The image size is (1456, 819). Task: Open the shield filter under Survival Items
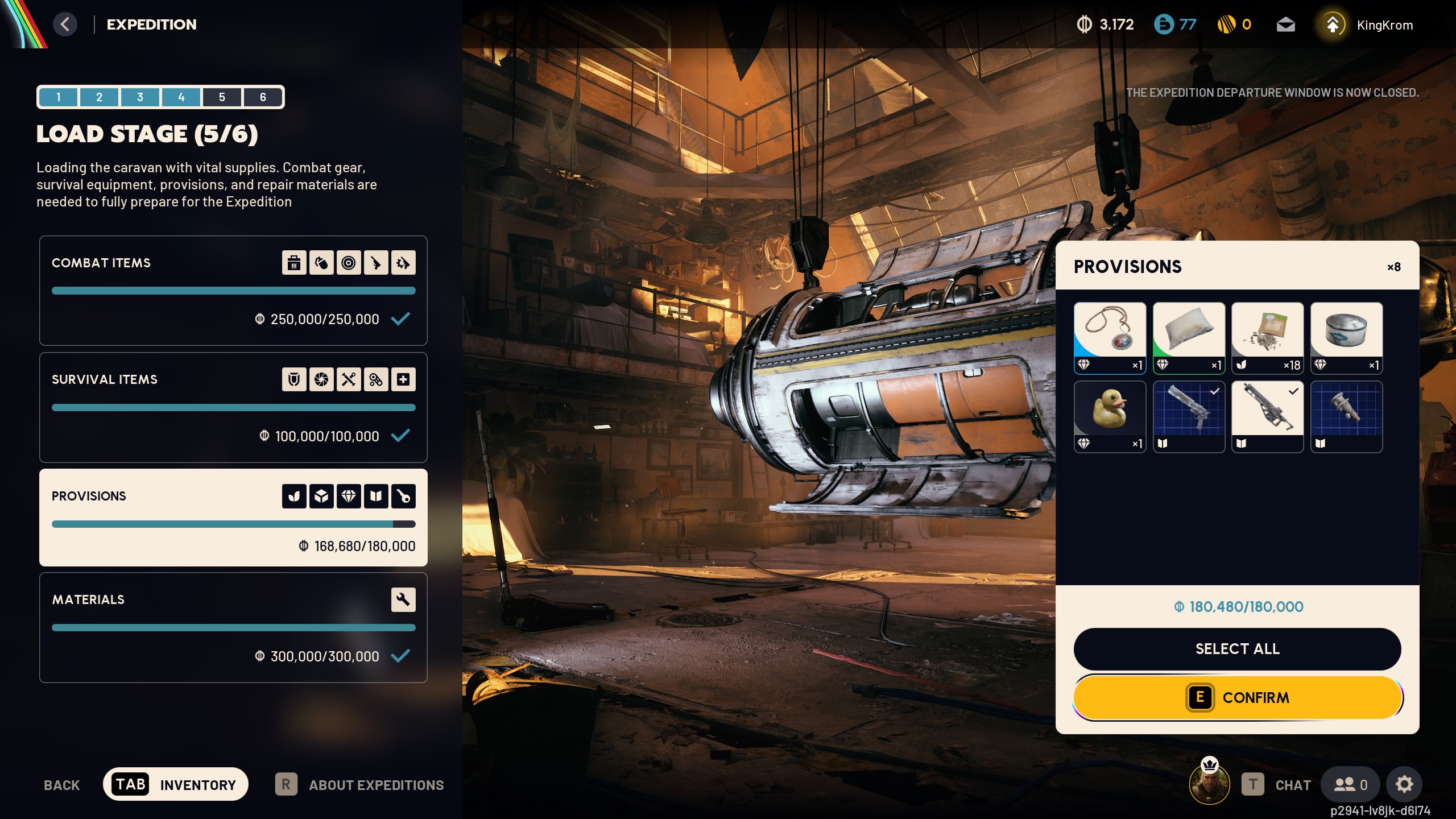293,379
